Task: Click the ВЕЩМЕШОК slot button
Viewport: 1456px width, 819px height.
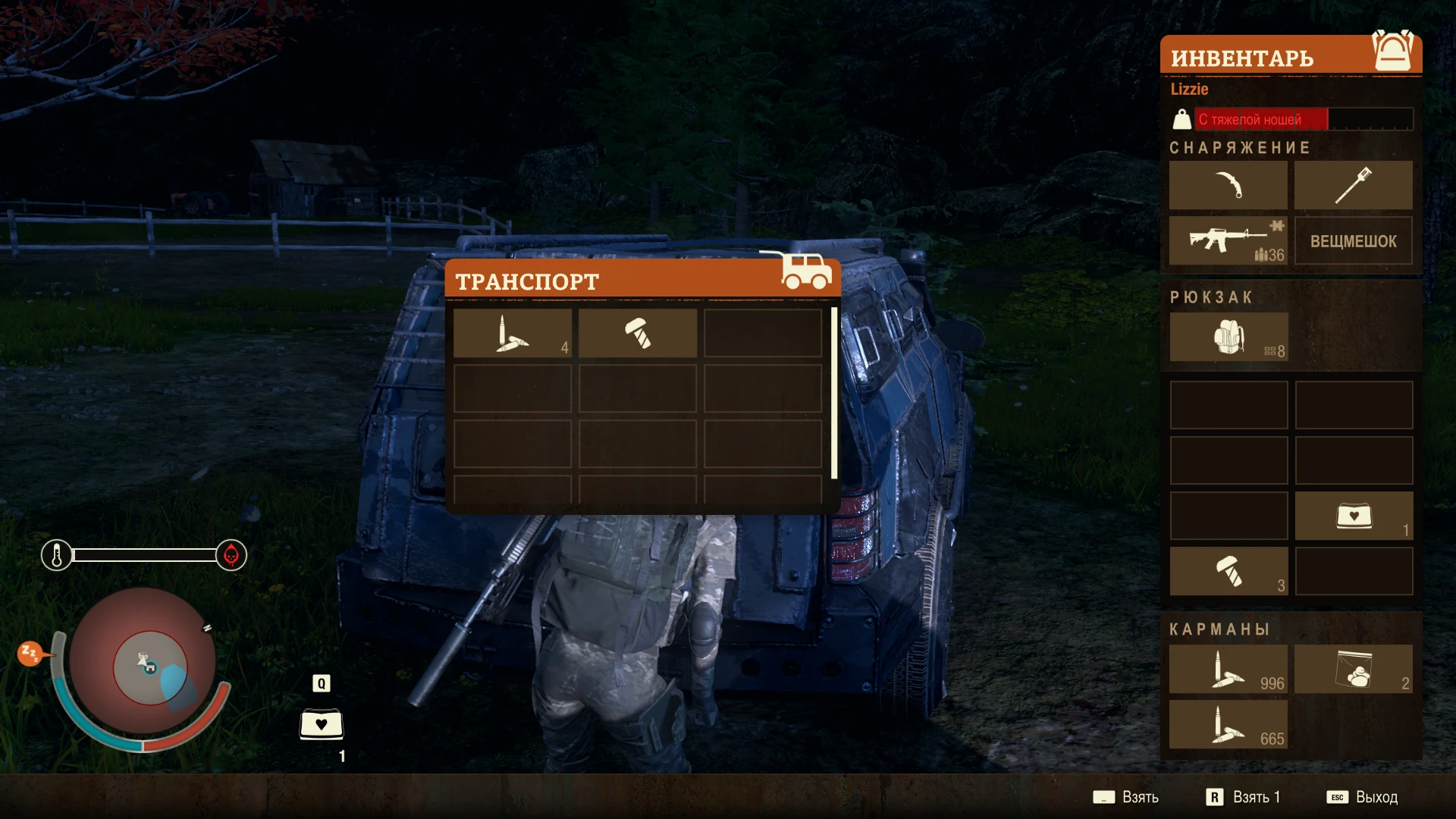Action: [1354, 240]
